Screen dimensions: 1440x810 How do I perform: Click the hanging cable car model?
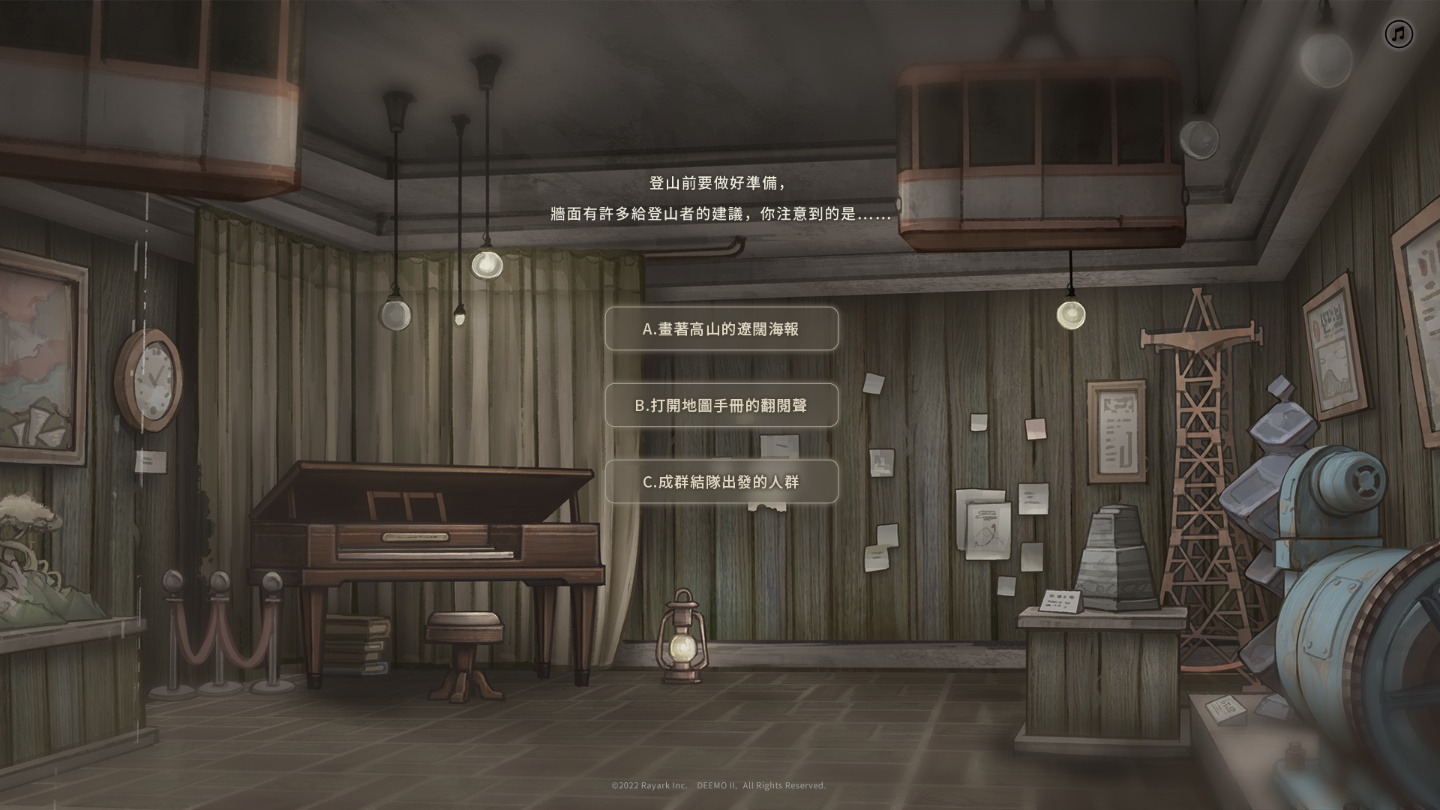(x=1040, y=150)
